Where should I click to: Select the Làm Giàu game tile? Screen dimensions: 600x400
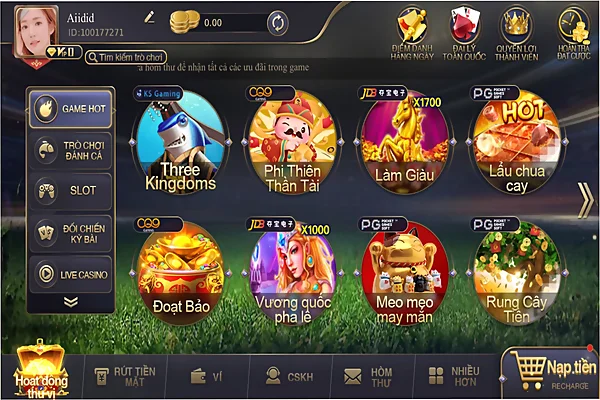point(402,146)
